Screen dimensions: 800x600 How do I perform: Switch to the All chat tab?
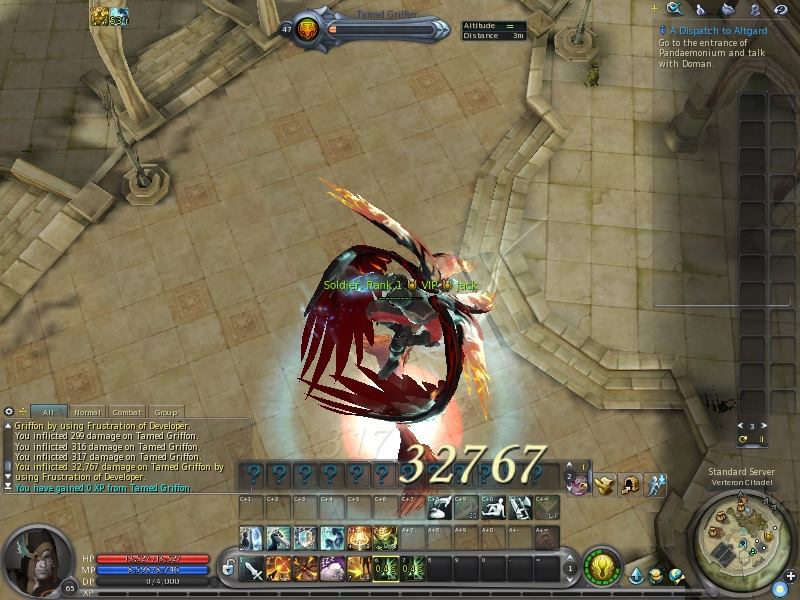pyautogui.click(x=47, y=411)
